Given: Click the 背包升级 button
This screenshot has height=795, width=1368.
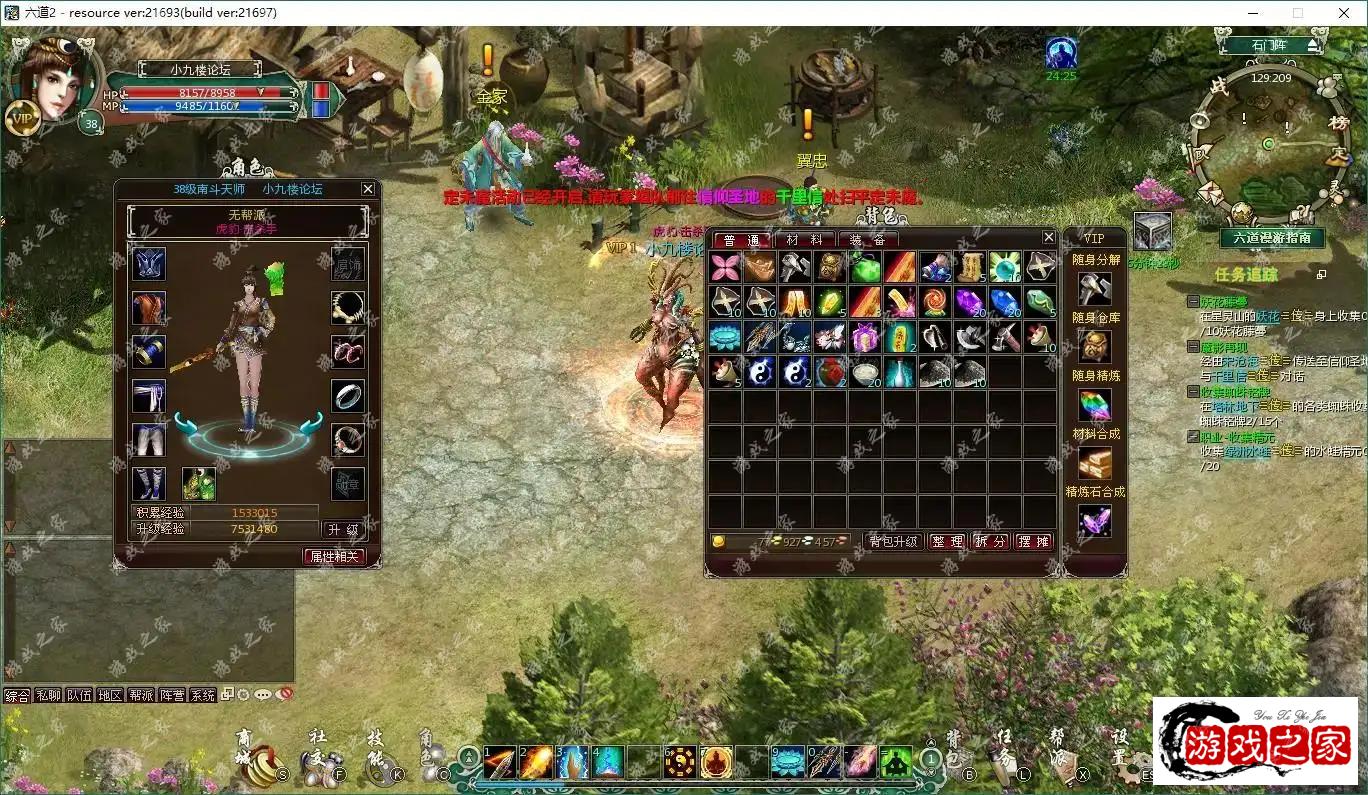Looking at the screenshot, I should (893, 541).
